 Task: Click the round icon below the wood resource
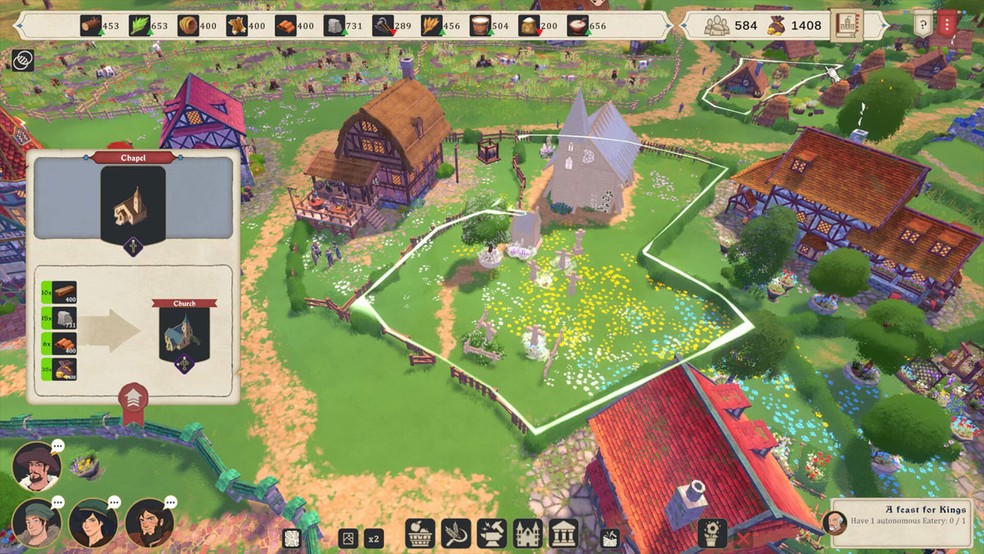21,60
